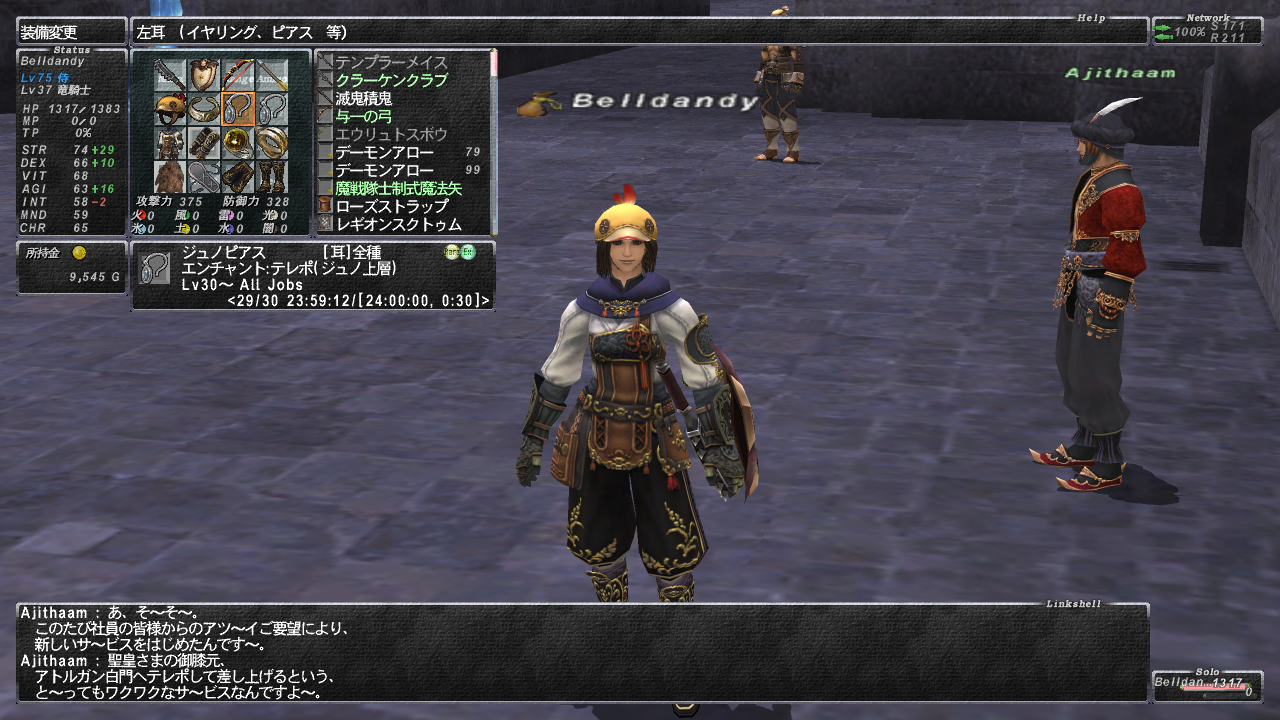Select the デーモンアロー stack of 99
Screen dimensions: 1280x720
tap(385, 171)
